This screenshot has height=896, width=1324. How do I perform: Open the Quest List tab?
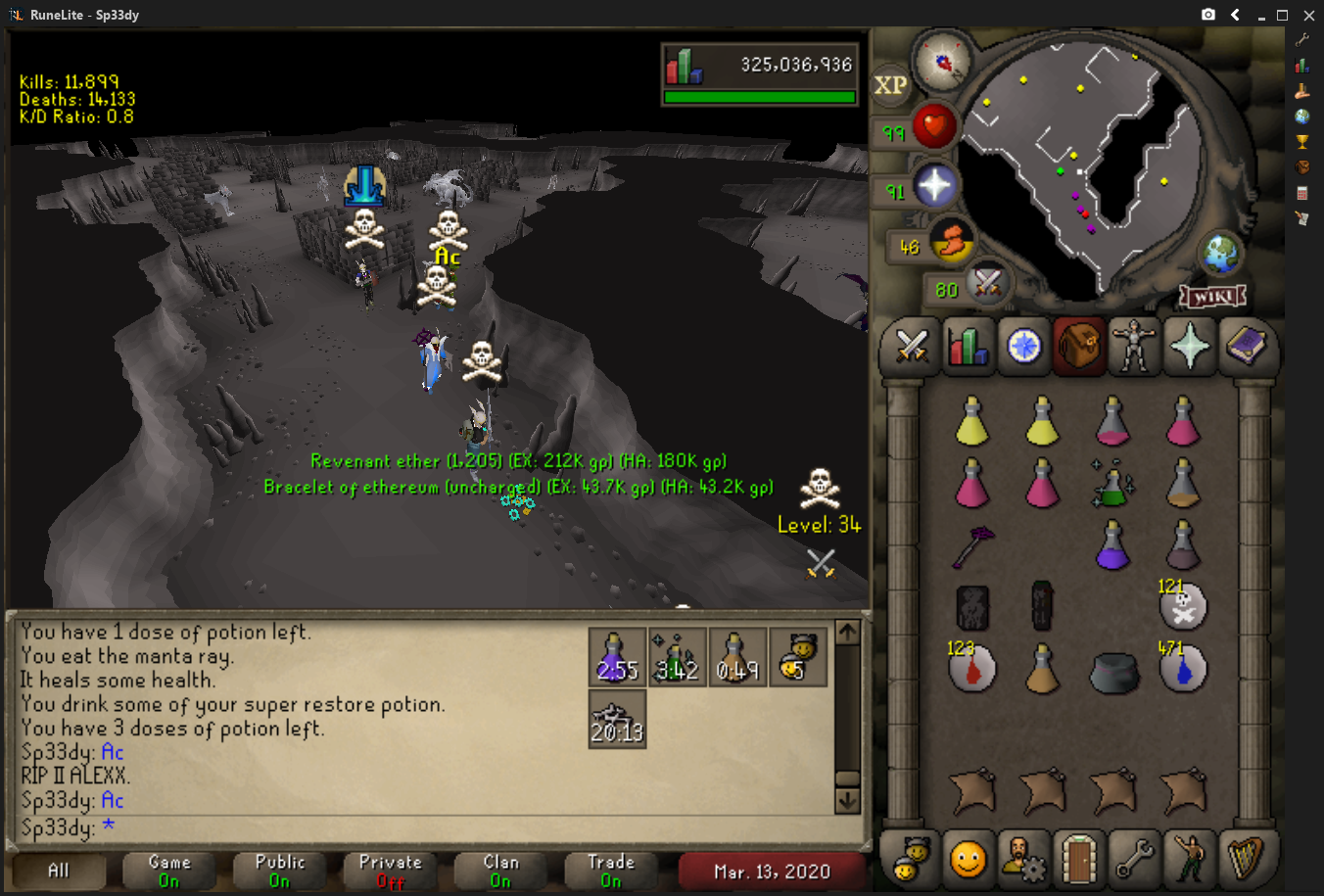click(1023, 347)
